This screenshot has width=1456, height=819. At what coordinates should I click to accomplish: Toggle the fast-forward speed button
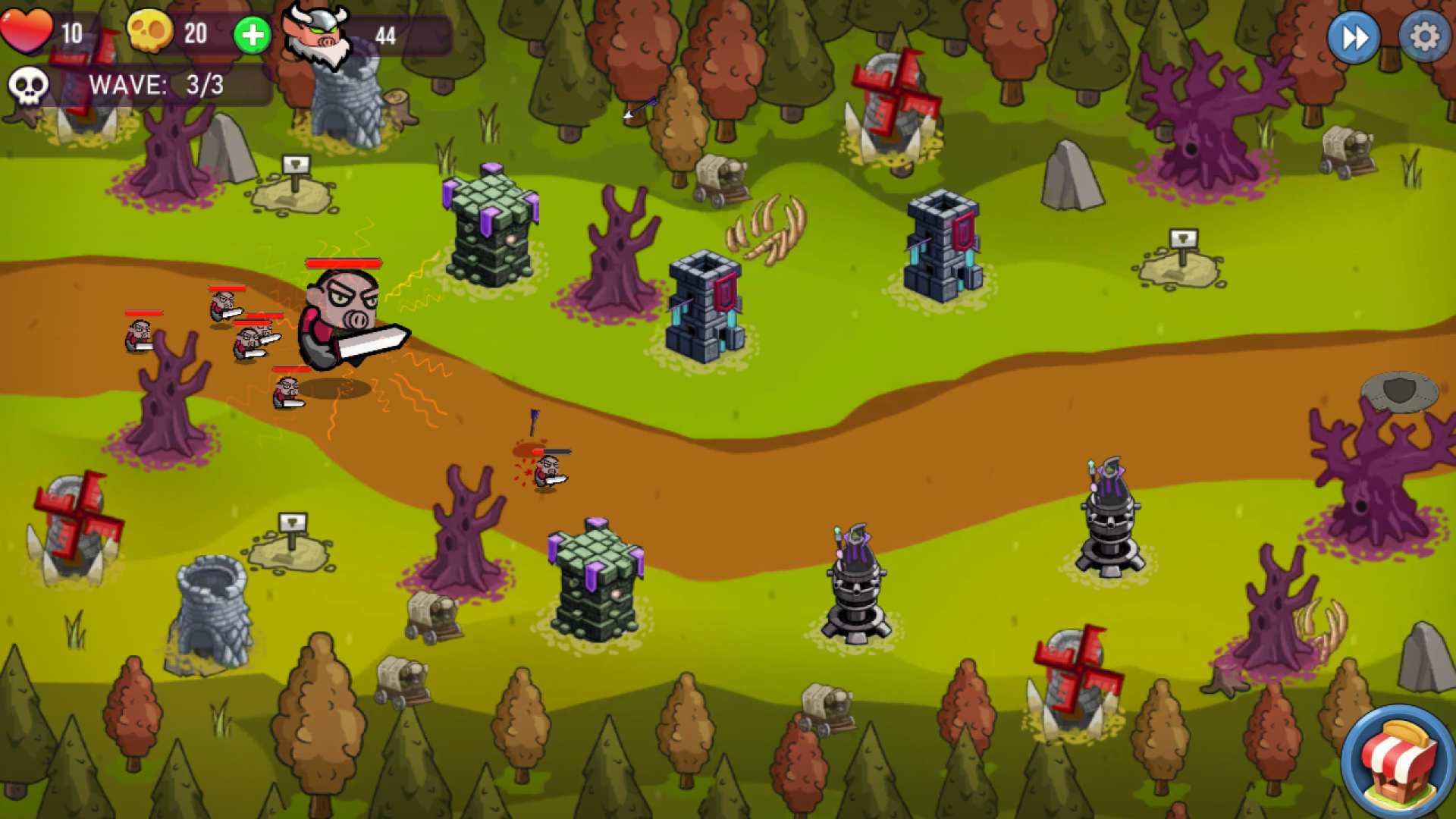tap(1354, 36)
